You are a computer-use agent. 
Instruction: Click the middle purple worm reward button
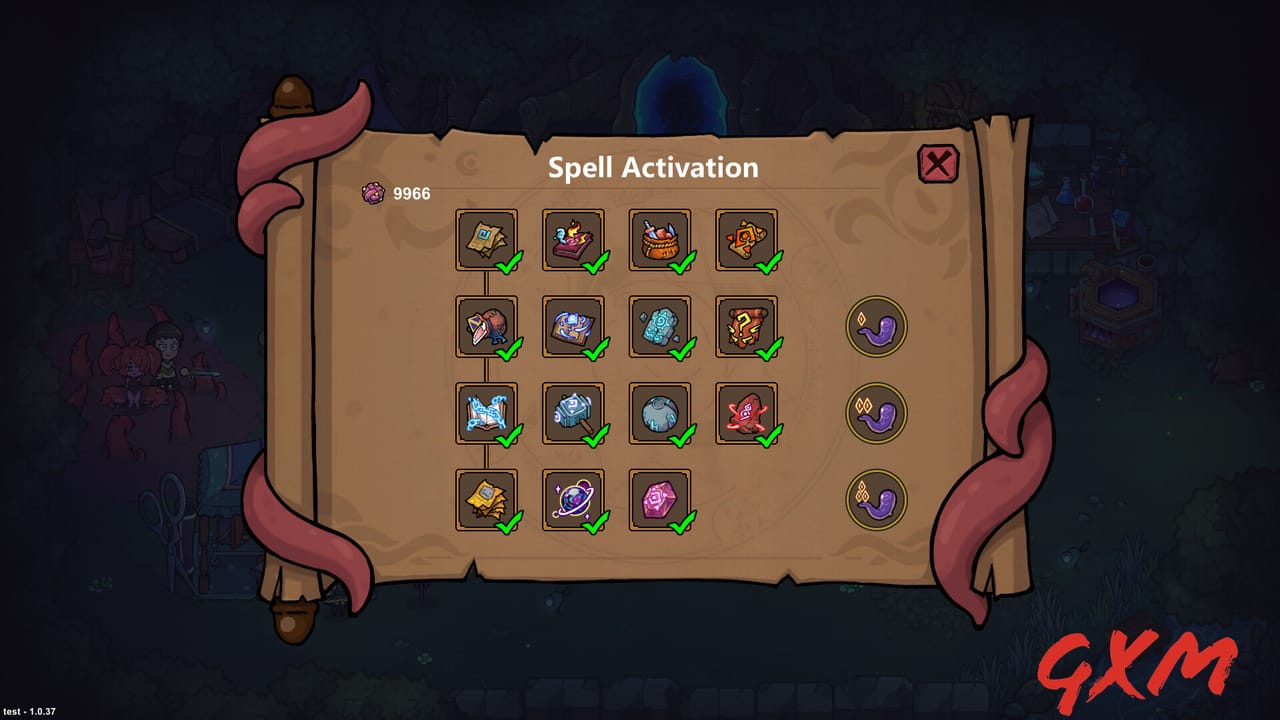pyautogui.click(x=876, y=412)
